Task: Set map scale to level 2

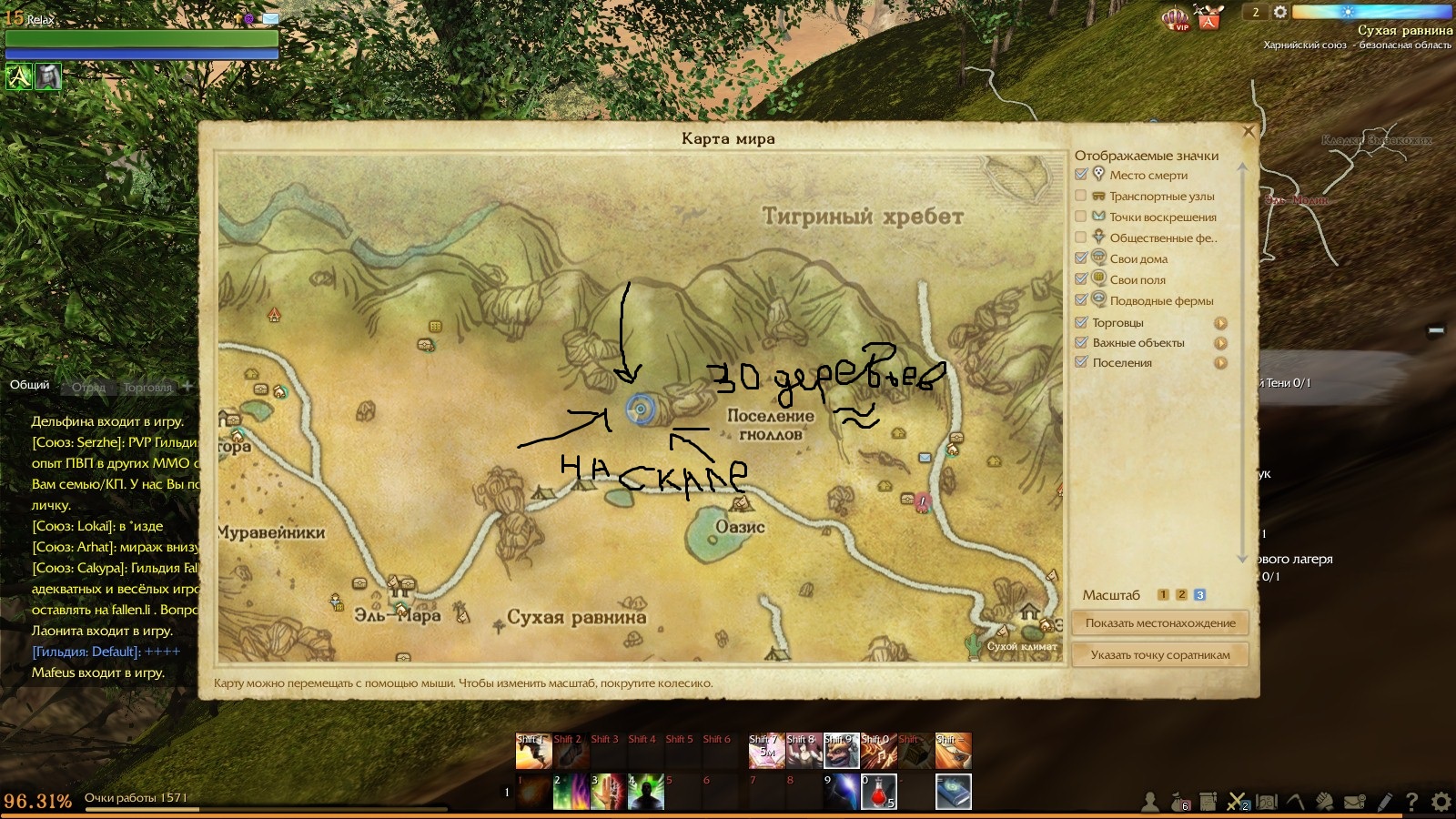Action: 1181,595
